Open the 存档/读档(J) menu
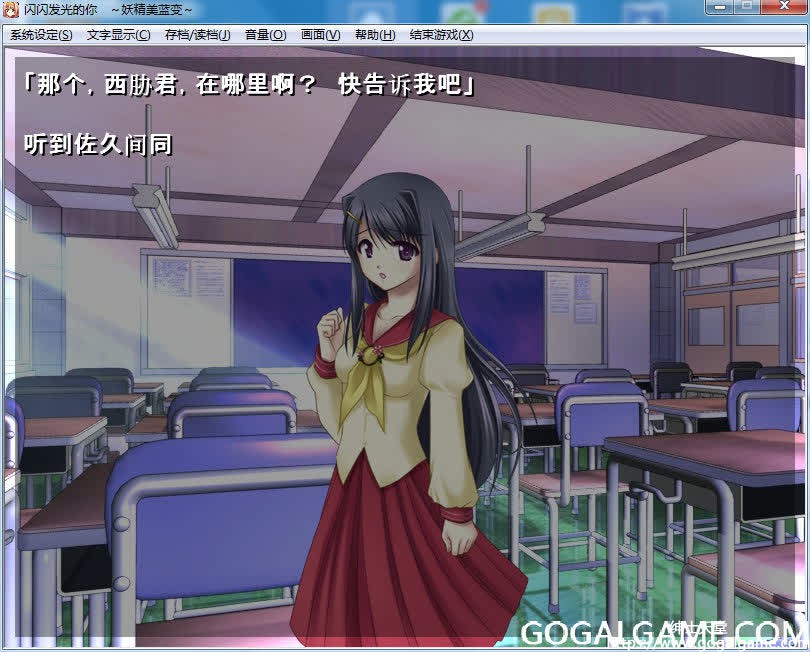 click(197, 35)
